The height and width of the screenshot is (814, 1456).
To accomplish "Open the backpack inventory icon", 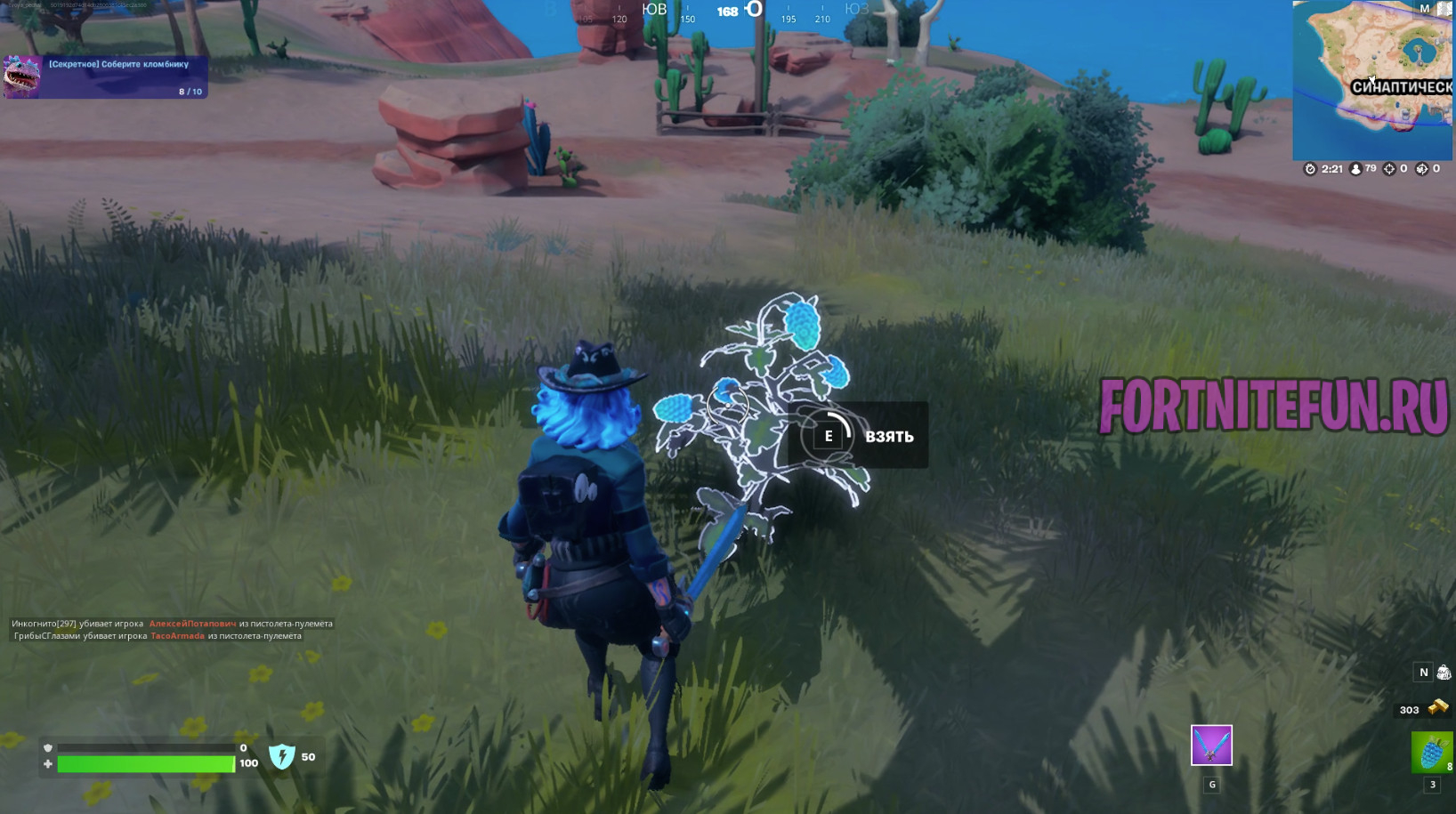I will click(x=1444, y=673).
